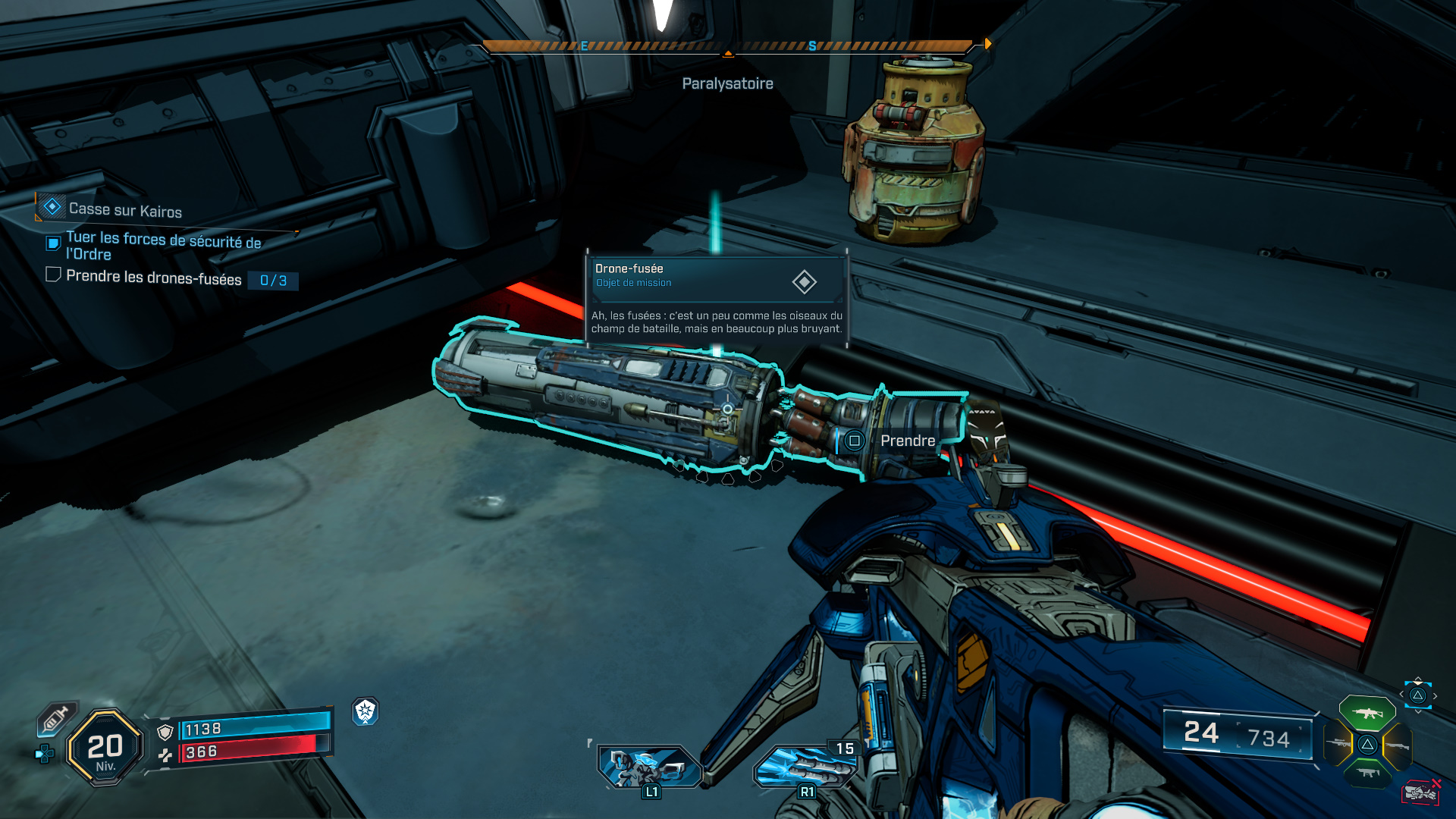Click the Tuer les forces de sécurité objective
This screenshot has width=1456, height=819.
click(162, 246)
